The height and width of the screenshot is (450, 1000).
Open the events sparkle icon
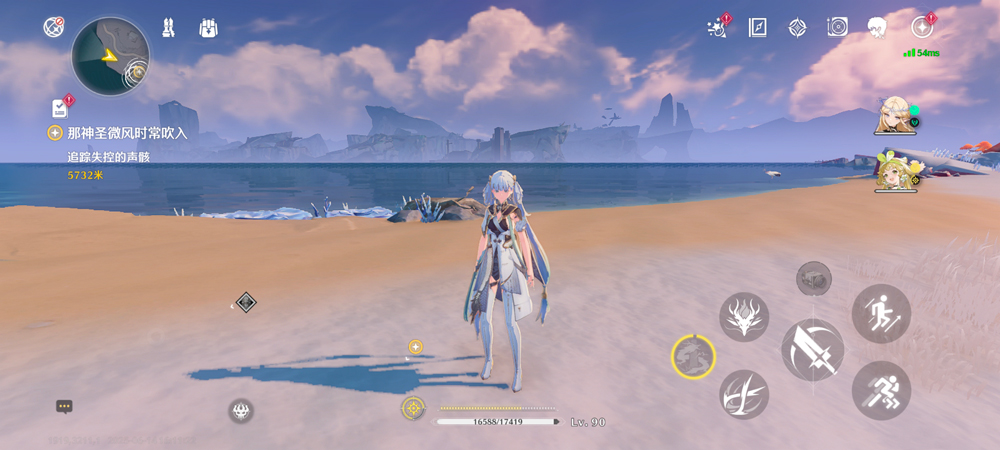coord(716,27)
